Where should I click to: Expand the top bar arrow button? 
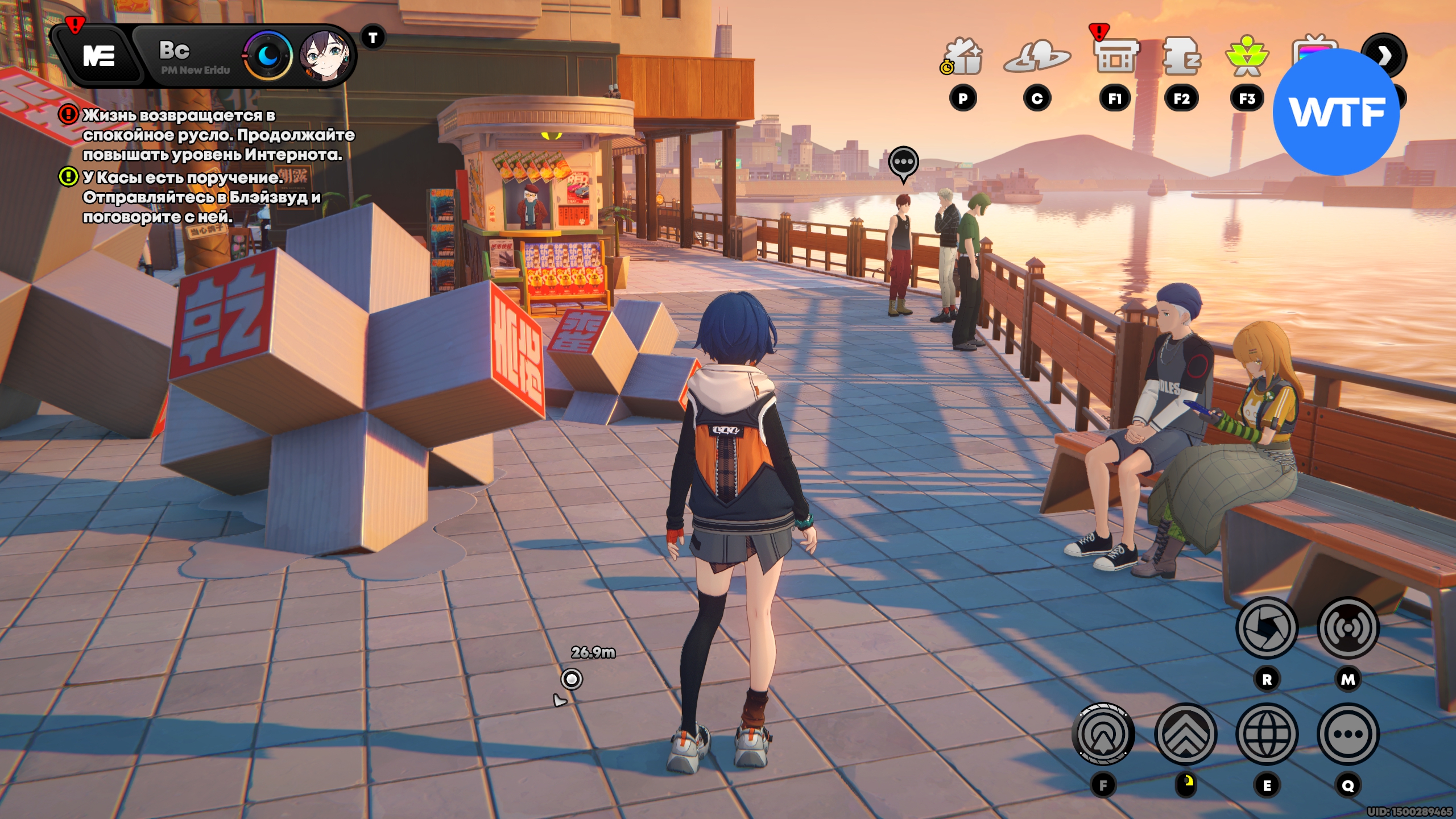coord(1384,55)
